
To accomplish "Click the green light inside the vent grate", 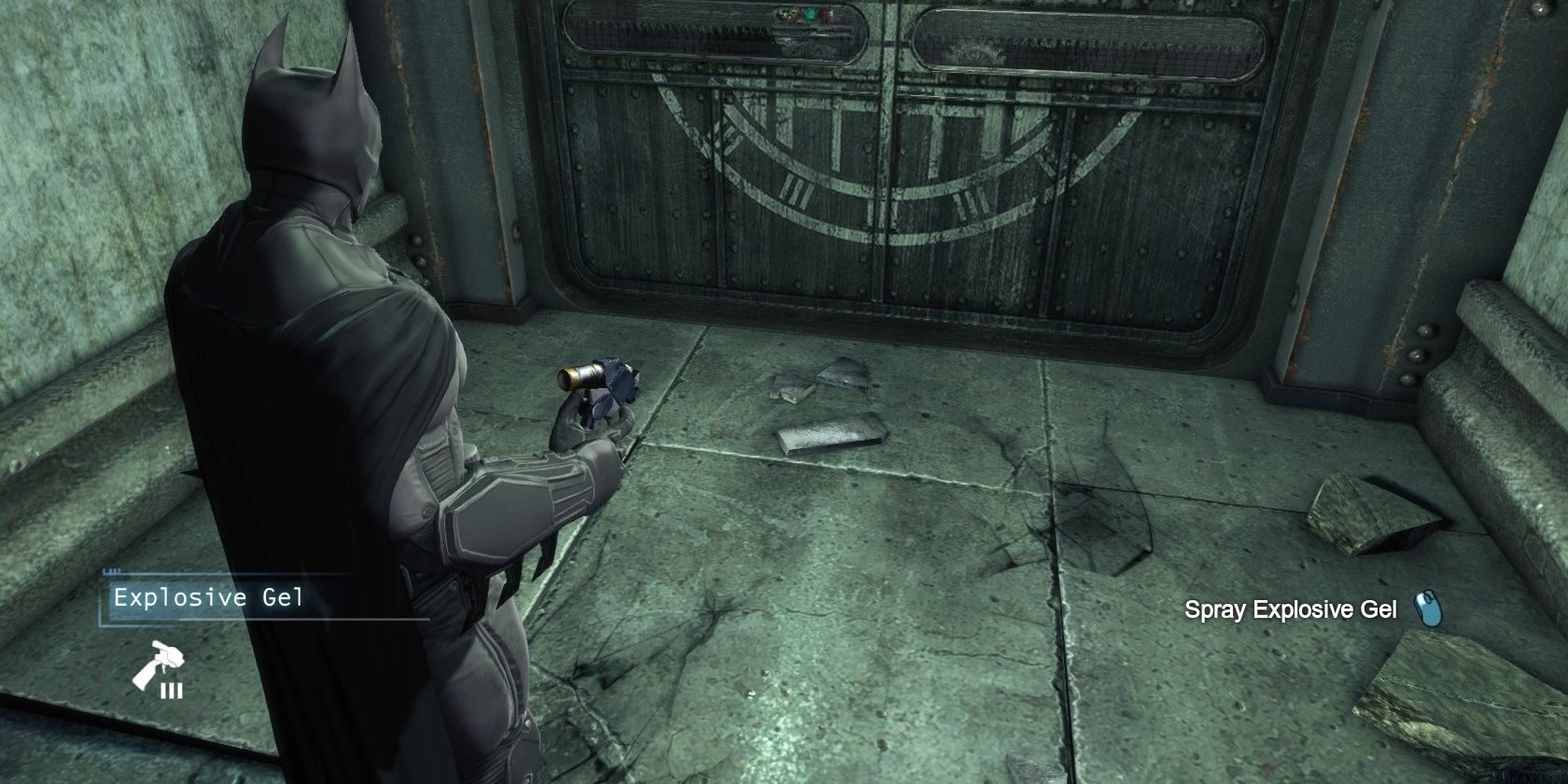I will pos(810,15).
